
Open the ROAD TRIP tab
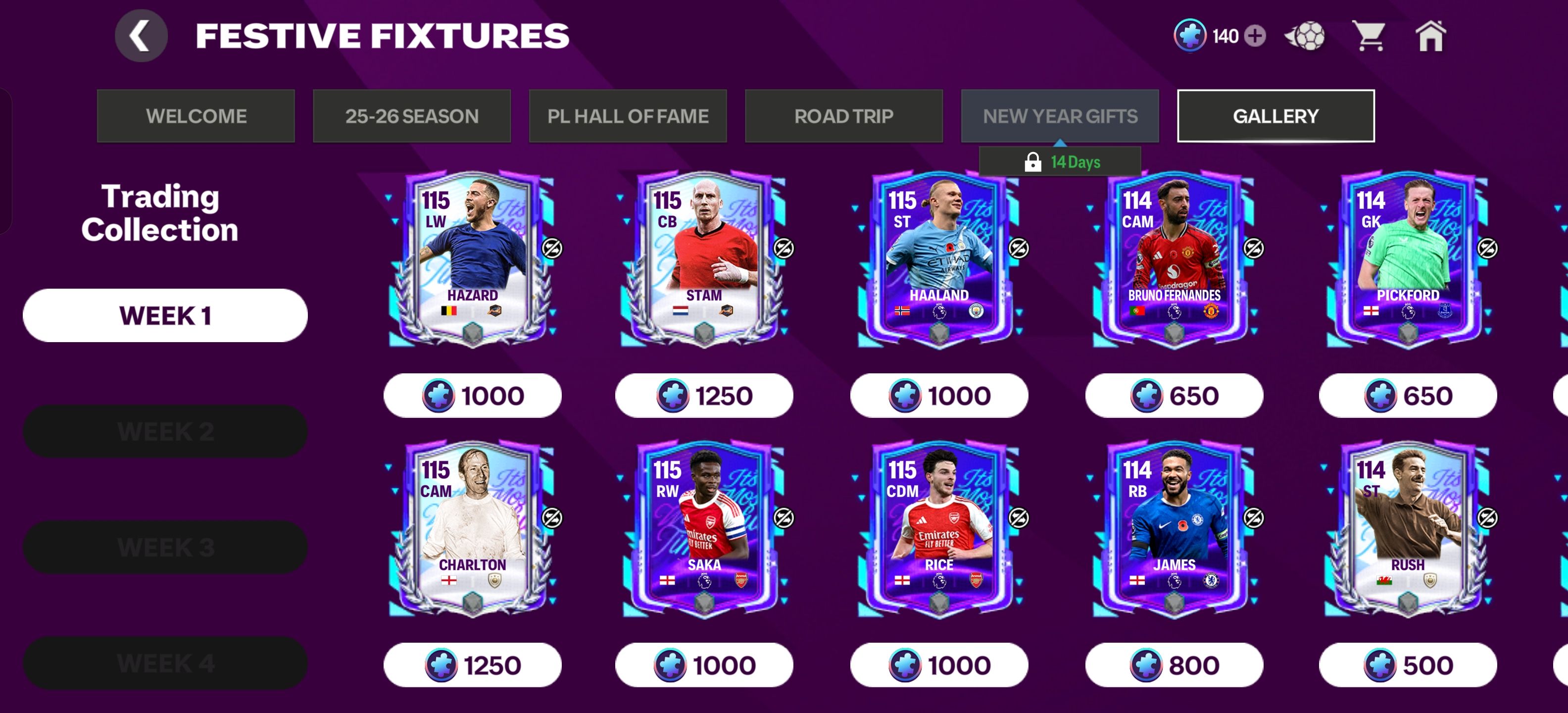pos(844,116)
